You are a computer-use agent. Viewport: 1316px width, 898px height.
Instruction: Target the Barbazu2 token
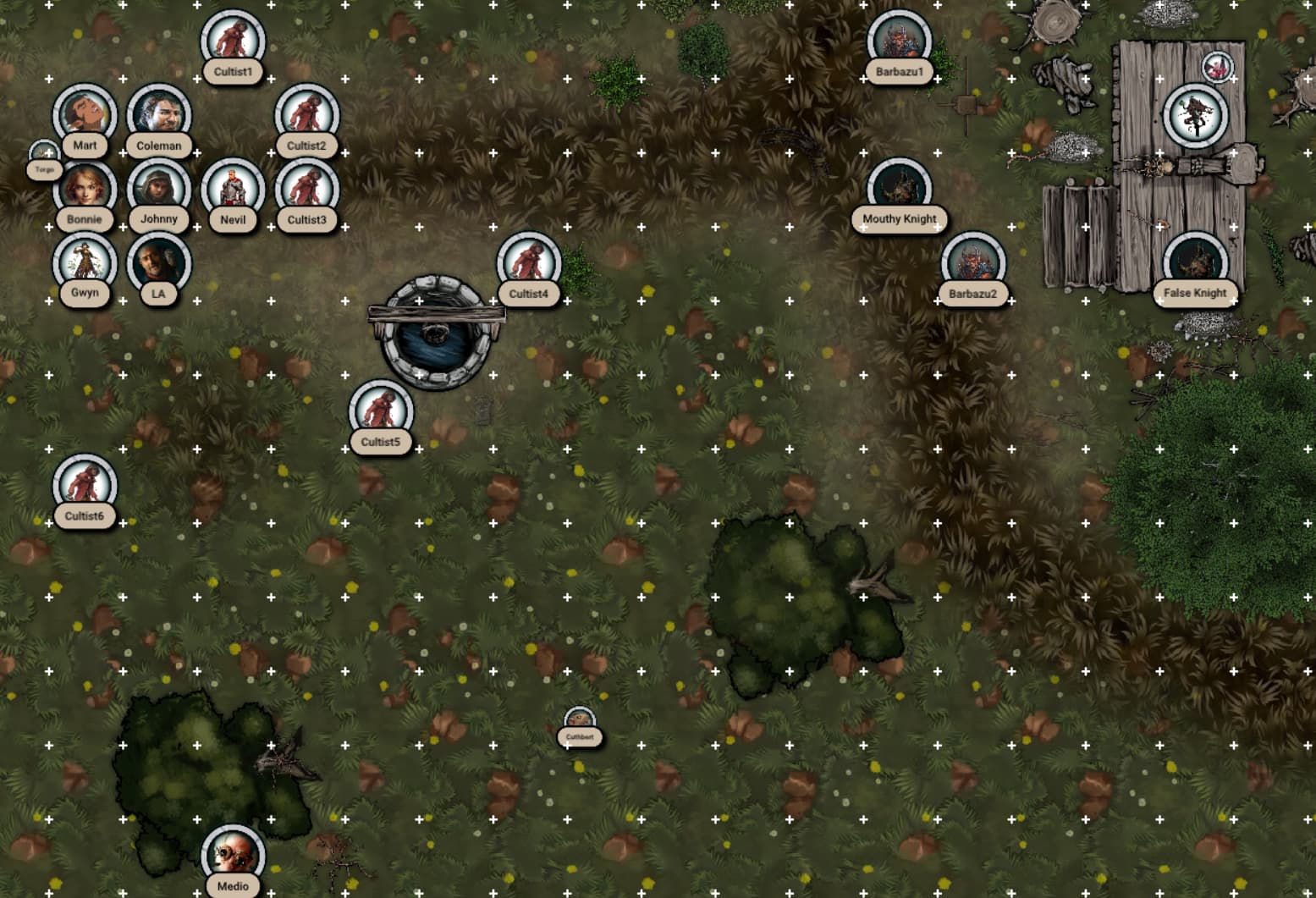(973, 262)
